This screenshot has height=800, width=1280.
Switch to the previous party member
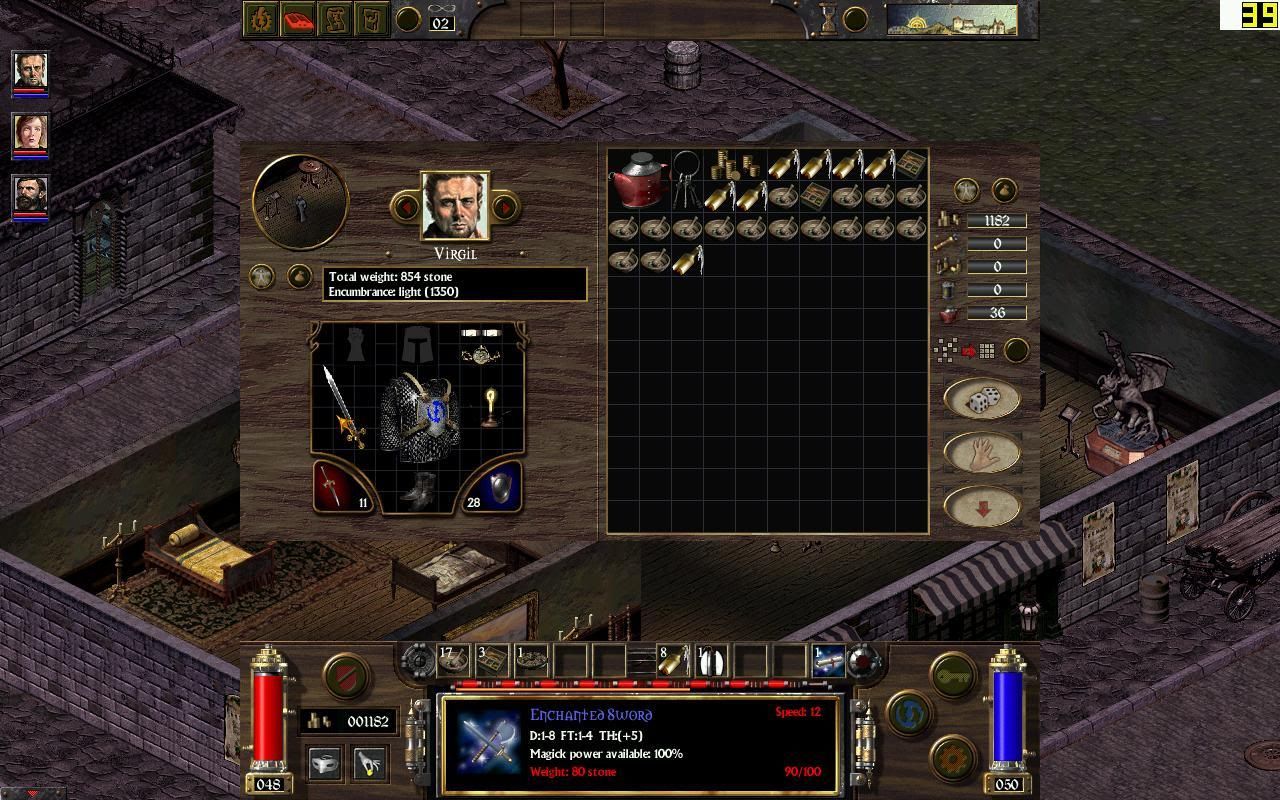406,207
